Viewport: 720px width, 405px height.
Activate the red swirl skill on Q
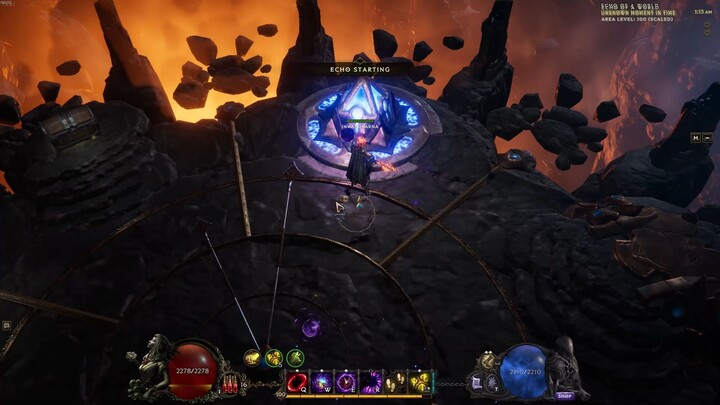[x=297, y=381]
